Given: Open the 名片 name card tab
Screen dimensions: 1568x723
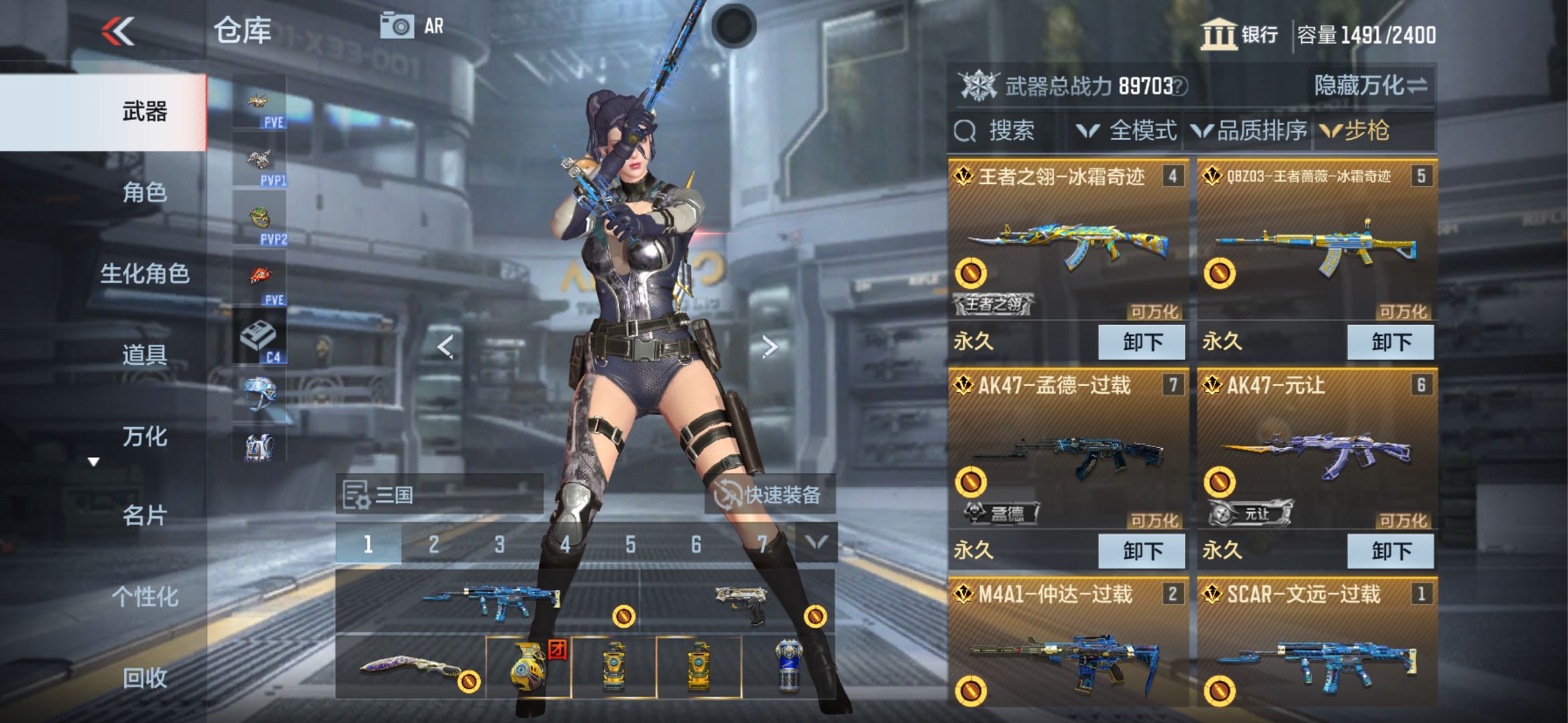Looking at the screenshot, I should tap(144, 515).
